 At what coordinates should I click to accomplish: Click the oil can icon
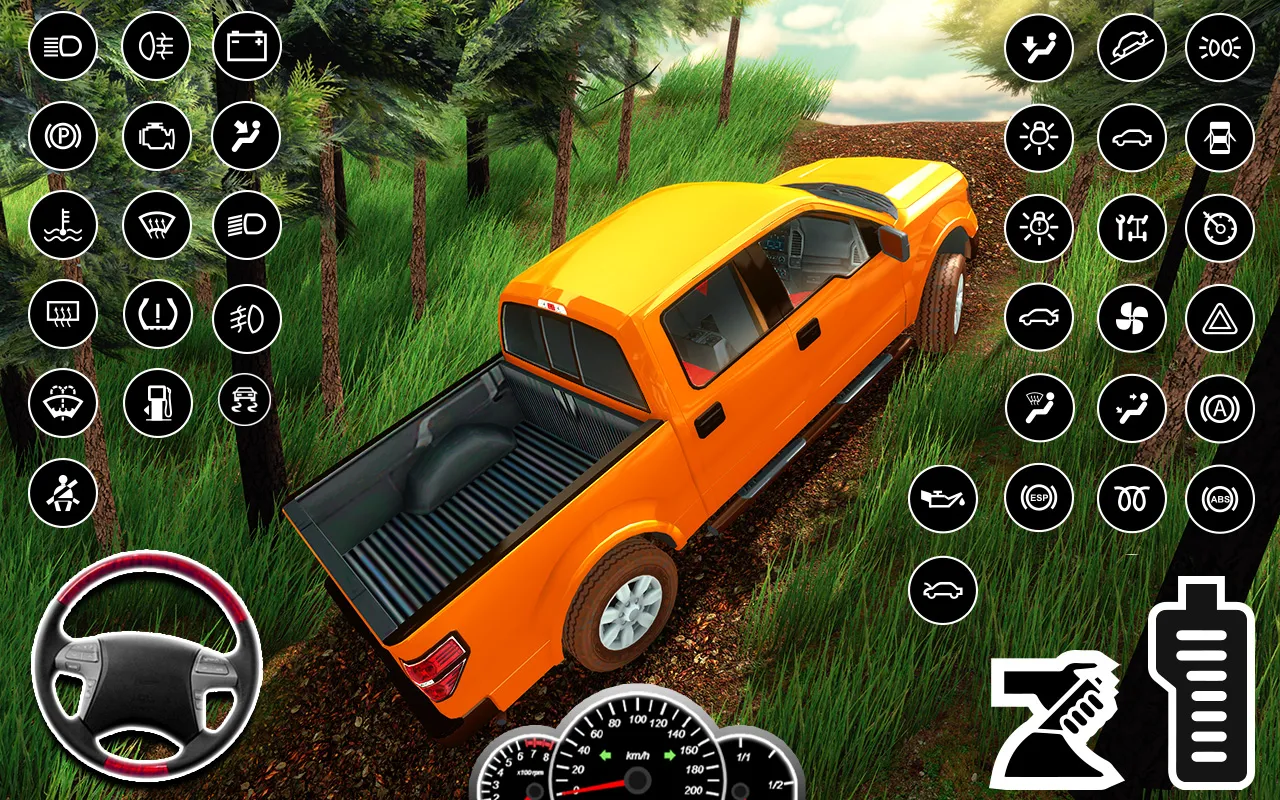point(943,498)
